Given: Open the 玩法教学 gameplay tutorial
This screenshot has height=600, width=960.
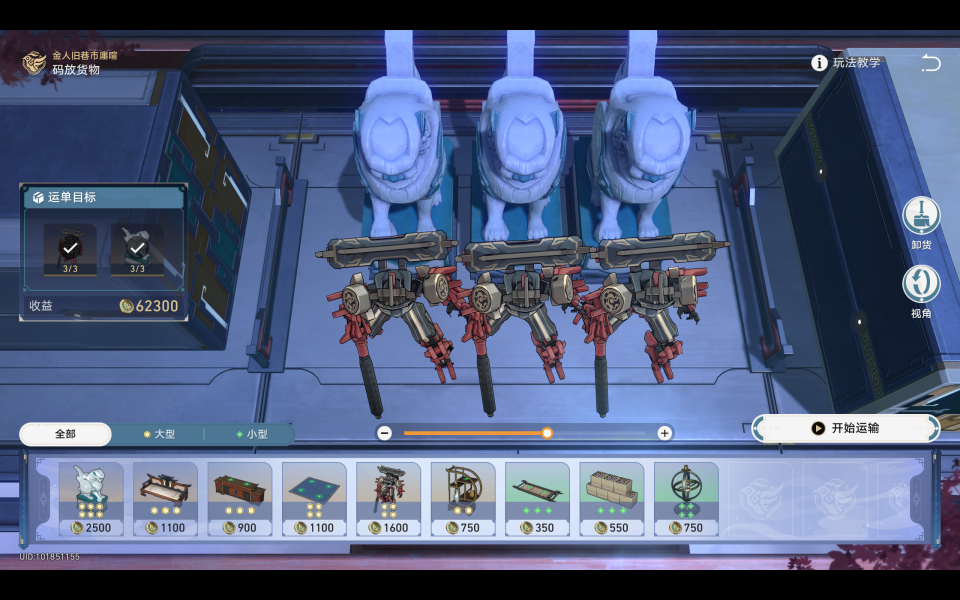Looking at the screenshot, I should pos(847,63).
